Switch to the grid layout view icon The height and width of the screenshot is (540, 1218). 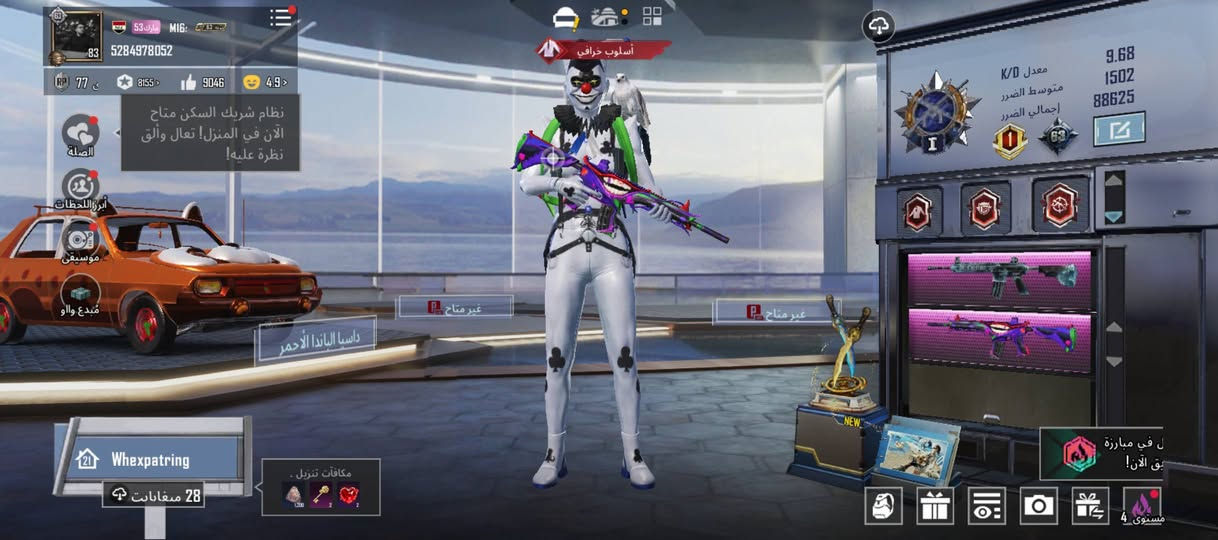(x=652, y=16)
